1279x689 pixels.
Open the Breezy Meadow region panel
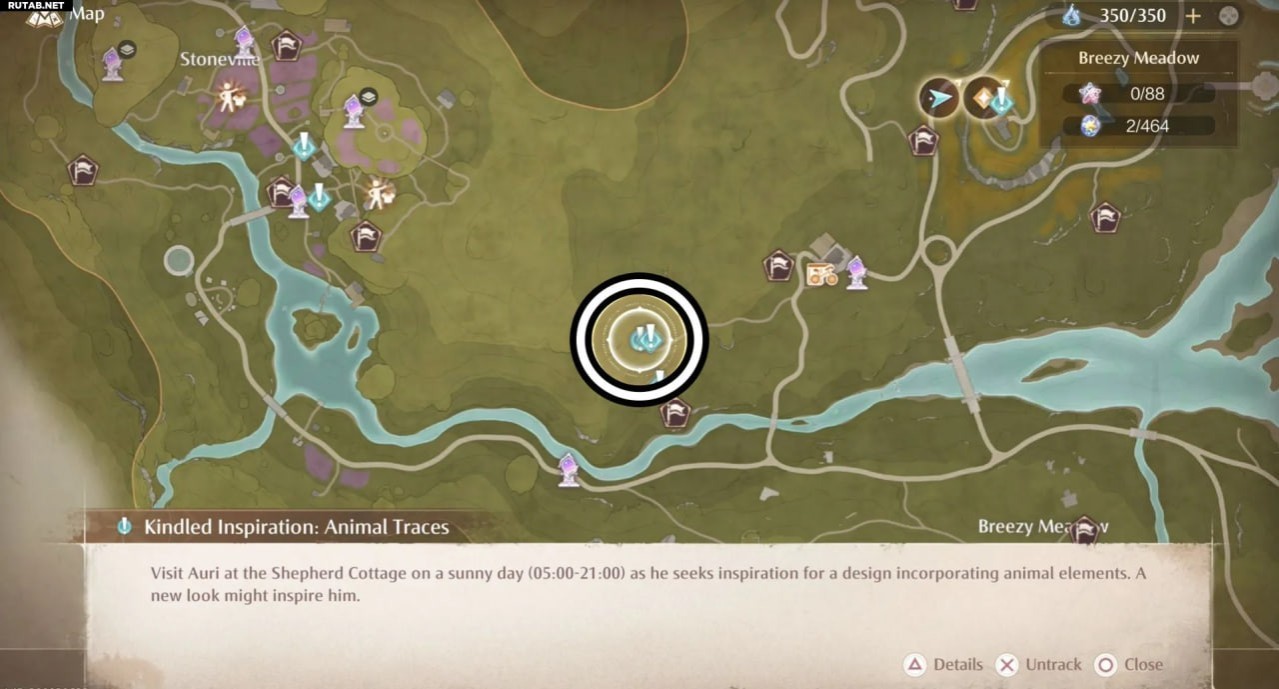(1138, 58)
